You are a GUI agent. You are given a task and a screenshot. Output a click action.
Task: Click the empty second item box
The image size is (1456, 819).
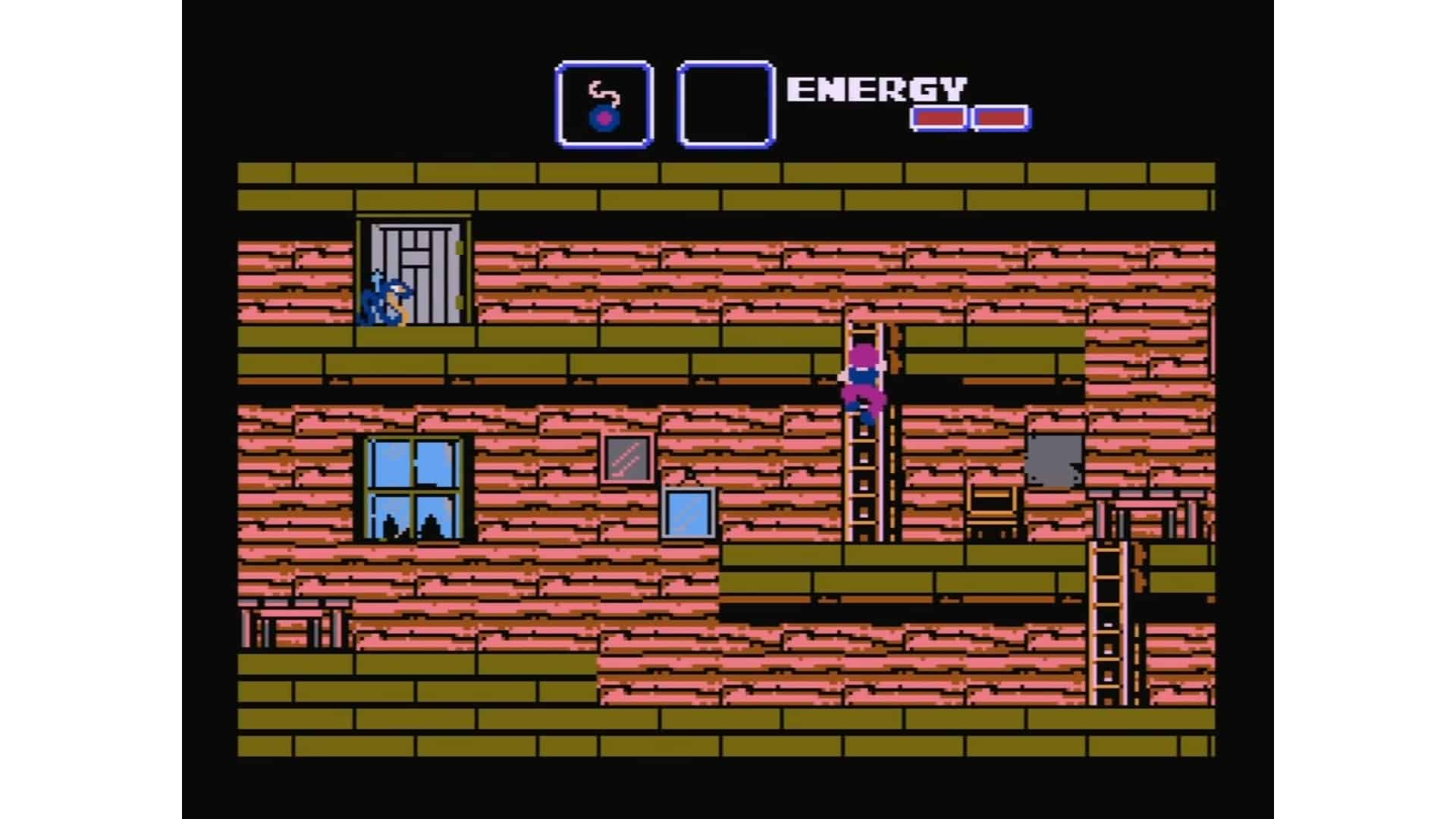click(724, 102)
